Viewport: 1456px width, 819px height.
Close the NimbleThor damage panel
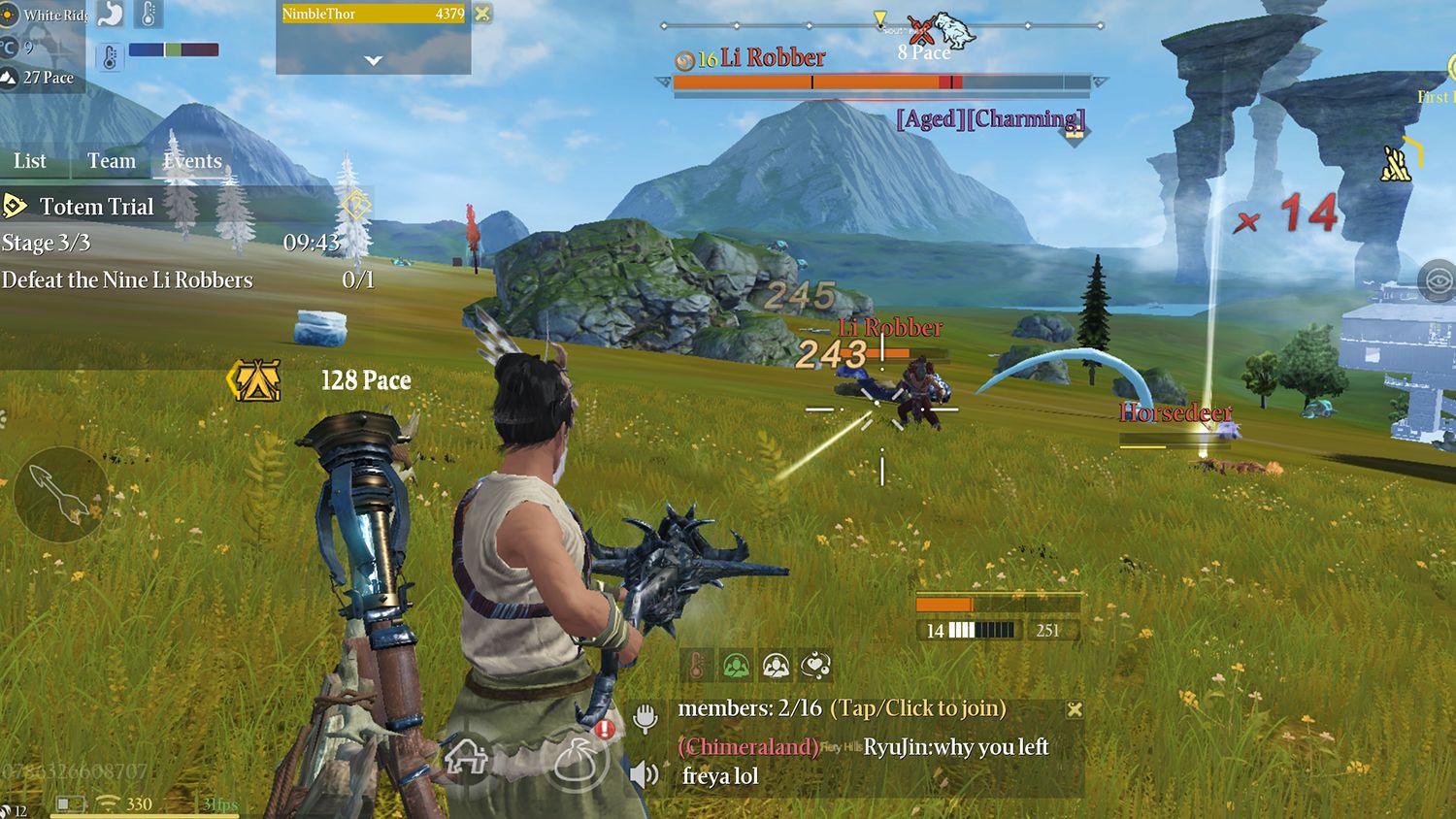pyautogui.click(x=482, y=14)
